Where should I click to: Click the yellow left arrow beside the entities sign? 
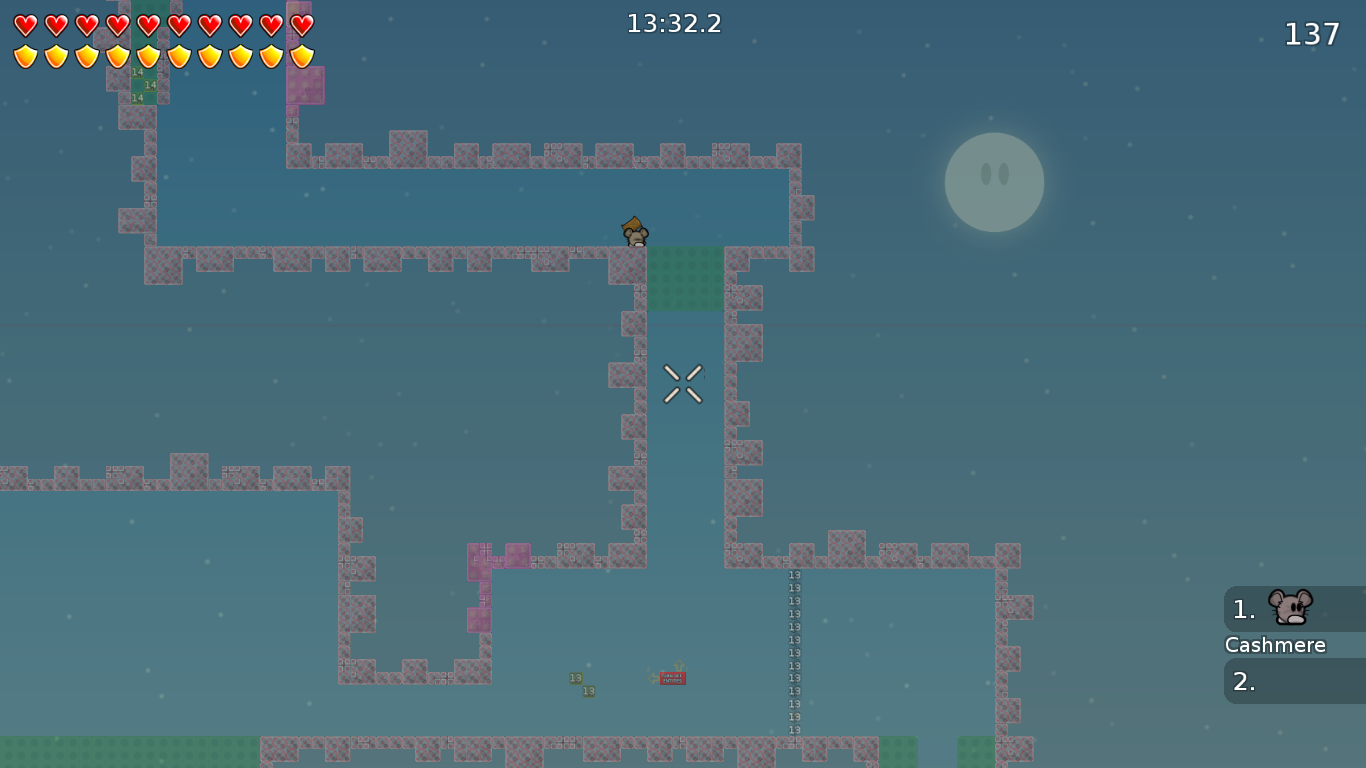point(653,678)
